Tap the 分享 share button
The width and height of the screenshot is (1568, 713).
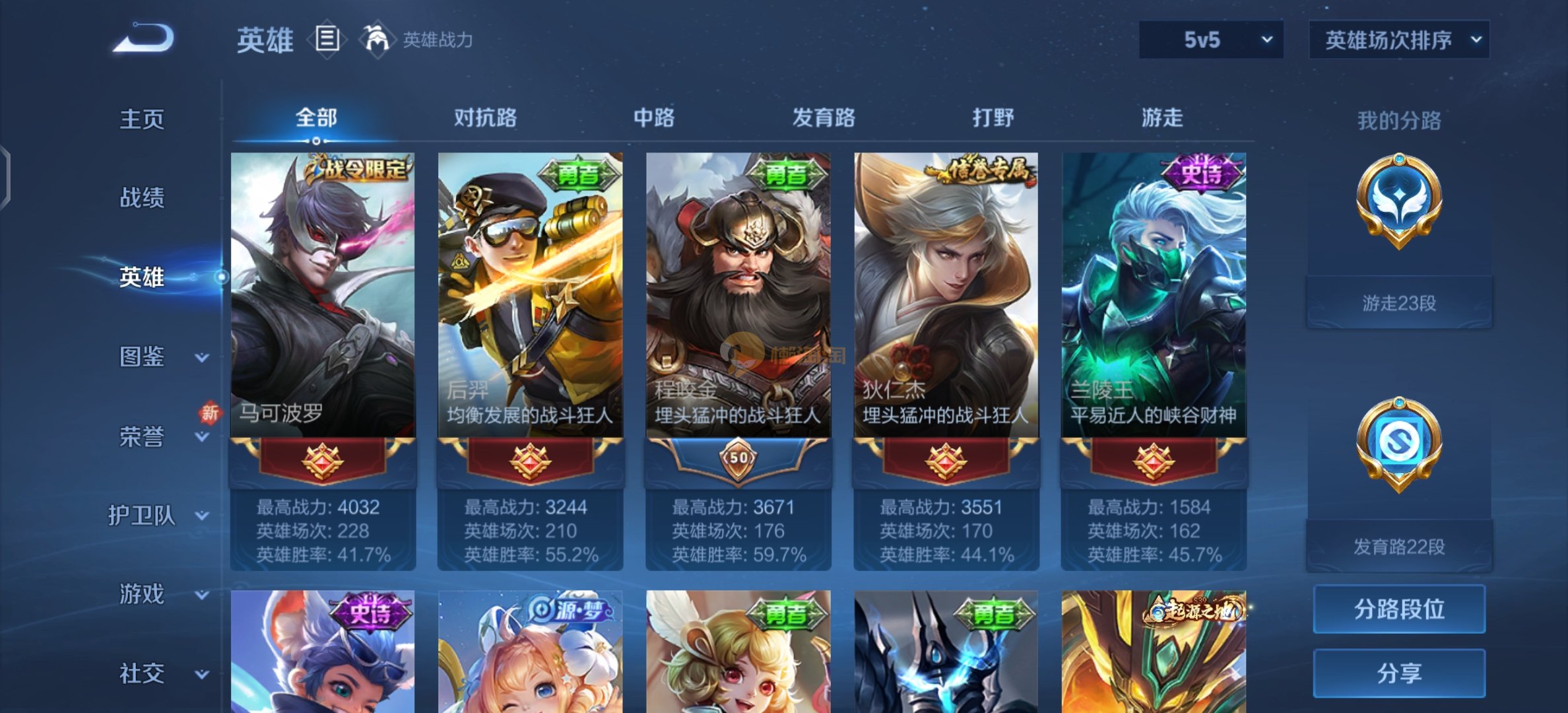tap(1398, 673)
